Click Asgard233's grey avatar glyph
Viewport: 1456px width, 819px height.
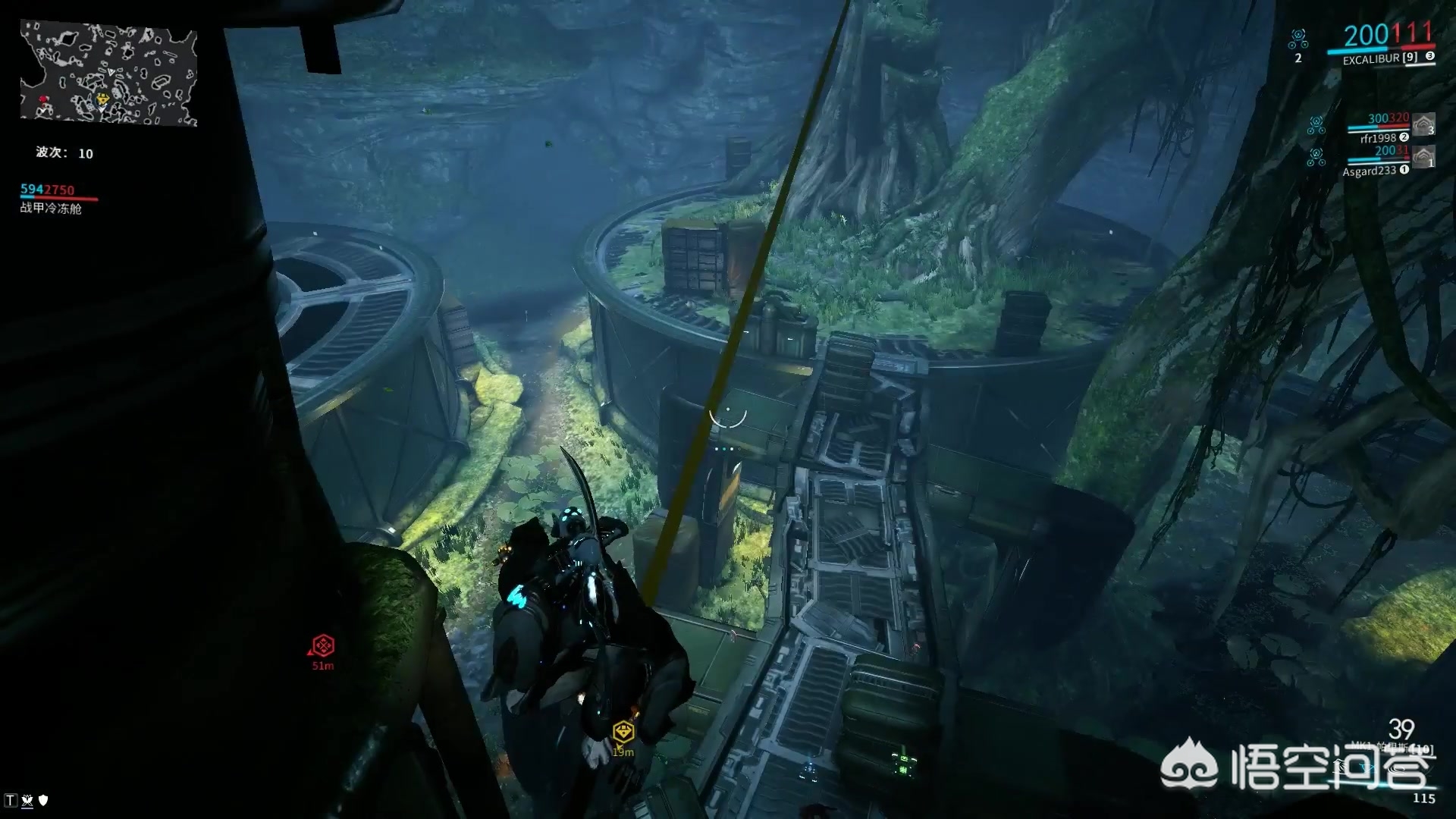point(1423,157)
